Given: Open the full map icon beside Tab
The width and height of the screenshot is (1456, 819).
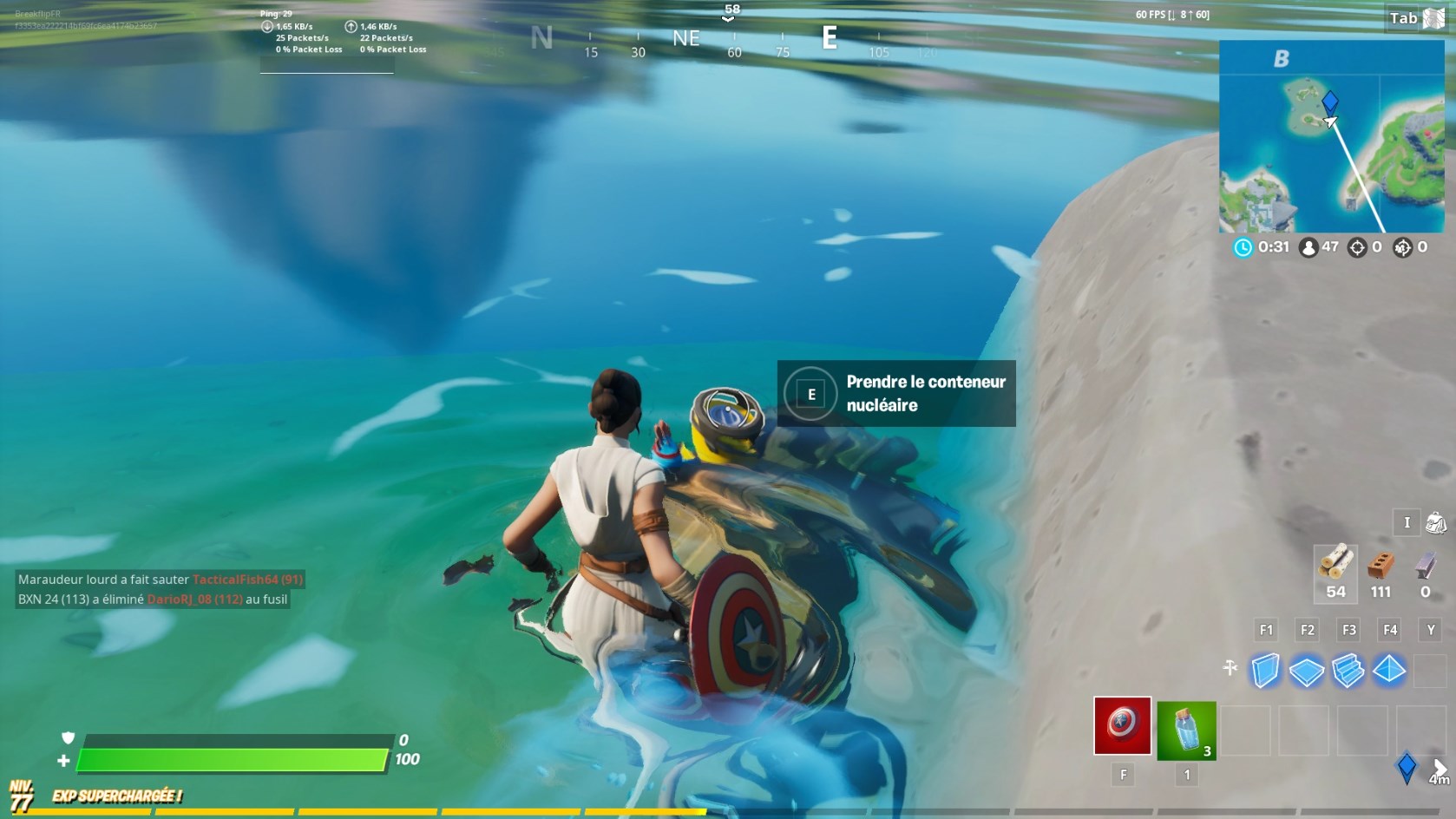Looking at the screenshot, I should coord(1434,18).
